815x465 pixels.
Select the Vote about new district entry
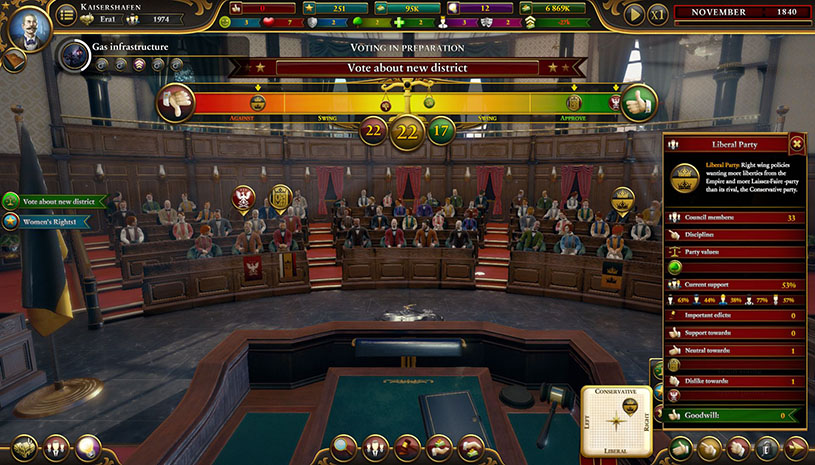tap(54, 201)
